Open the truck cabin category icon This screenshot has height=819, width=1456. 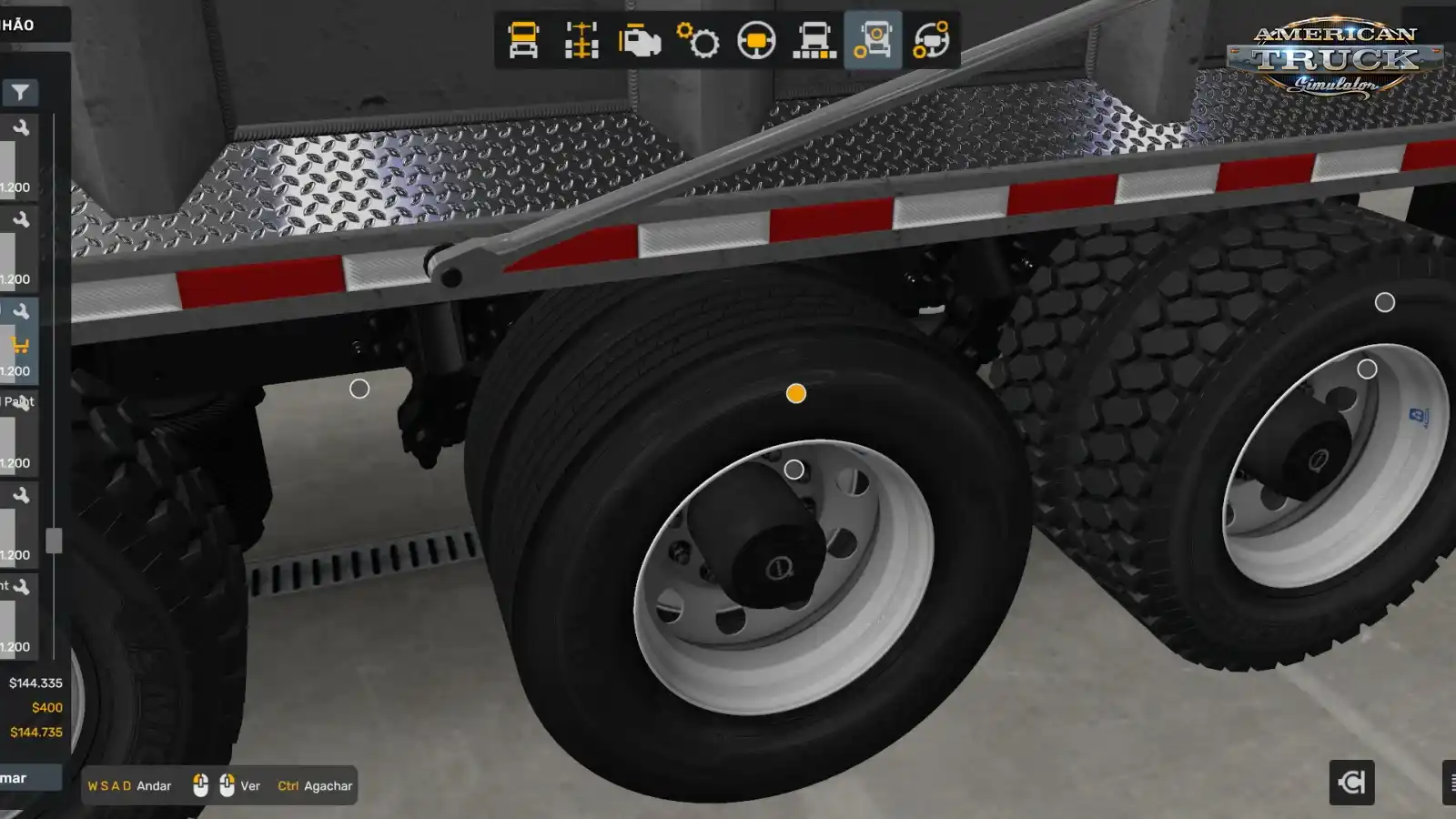coord(523,41)
